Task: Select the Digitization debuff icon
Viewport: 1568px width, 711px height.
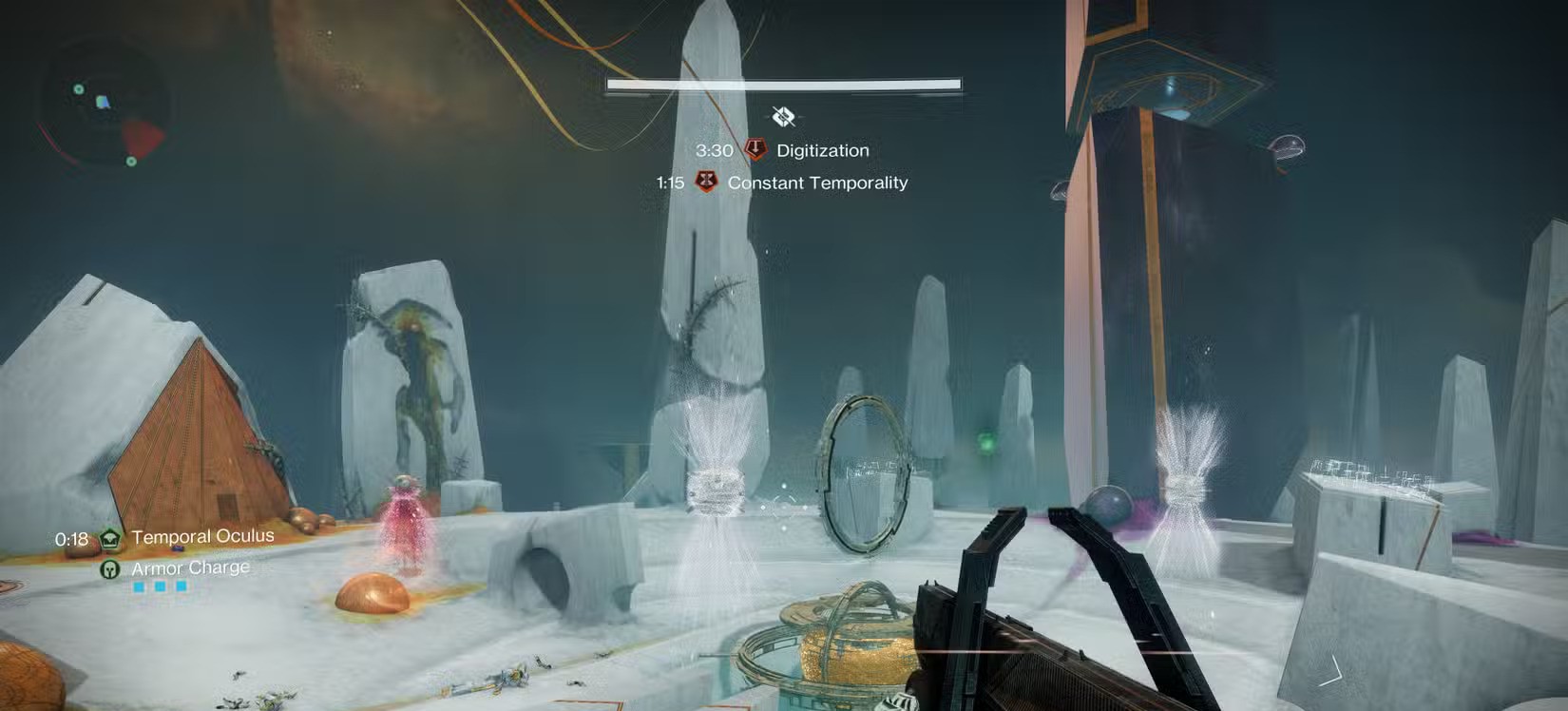Action: point(755,149)
